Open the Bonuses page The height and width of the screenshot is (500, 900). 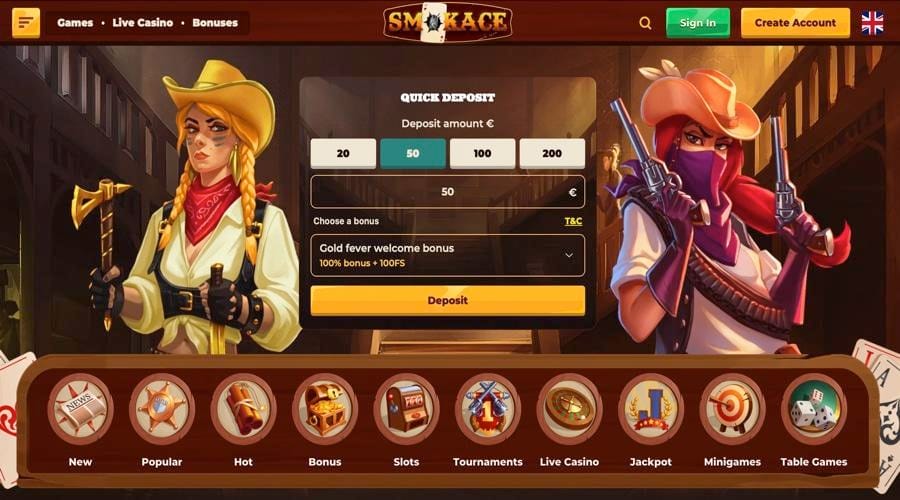[x=214, y=23]
